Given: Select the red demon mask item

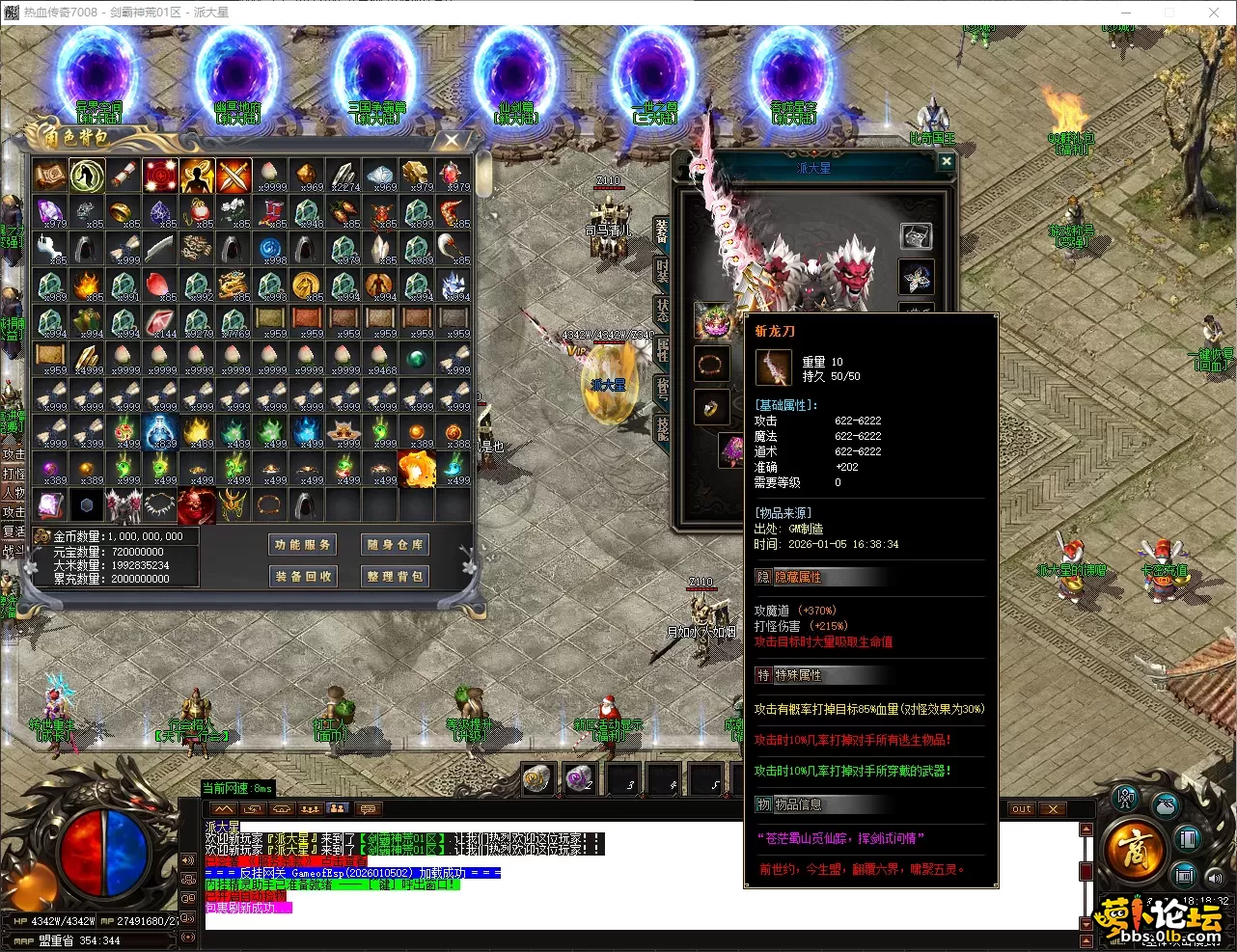Looking at the screenshot, I should point(197,504).
